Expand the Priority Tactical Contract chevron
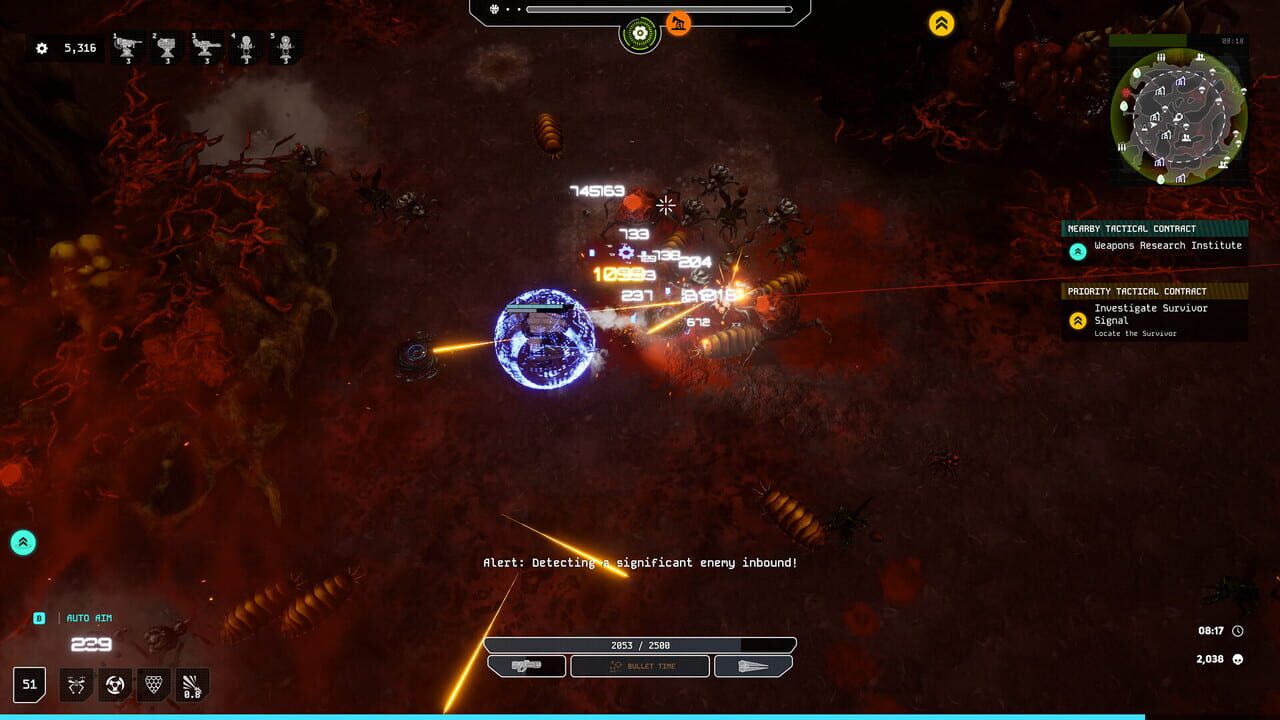1280x720 pixels. coord(1077,321)
